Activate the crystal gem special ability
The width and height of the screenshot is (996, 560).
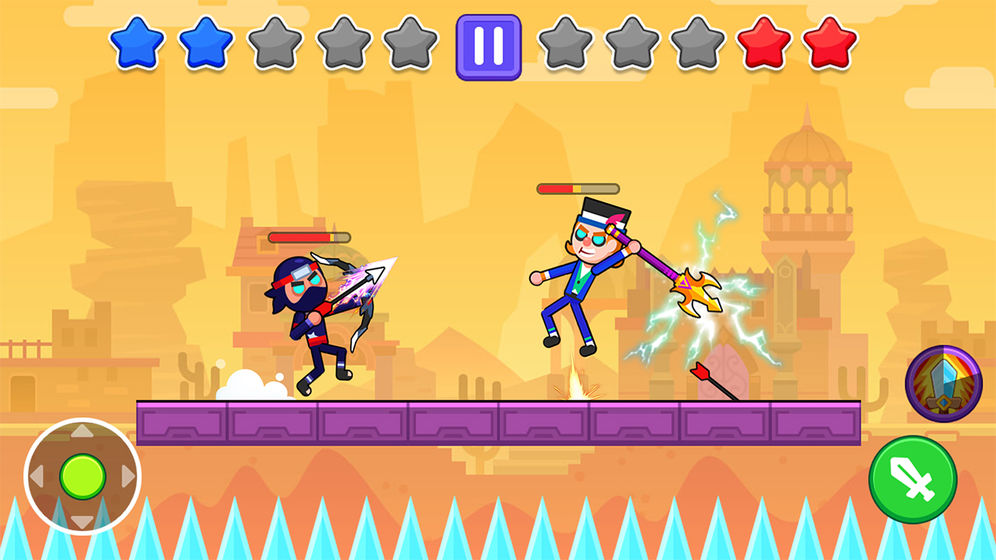point(943,384)
